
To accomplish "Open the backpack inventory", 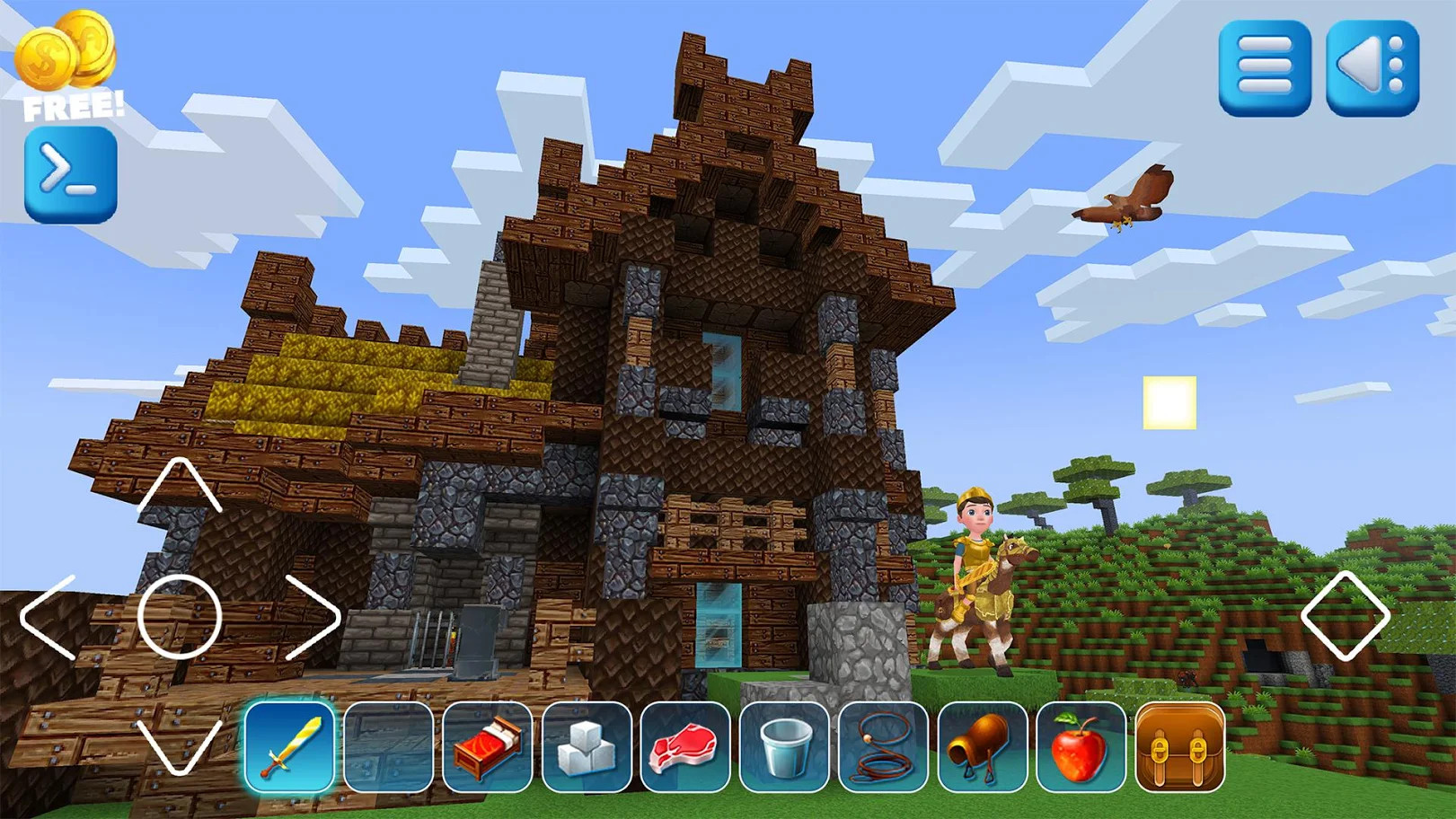I will [1180, 746].
